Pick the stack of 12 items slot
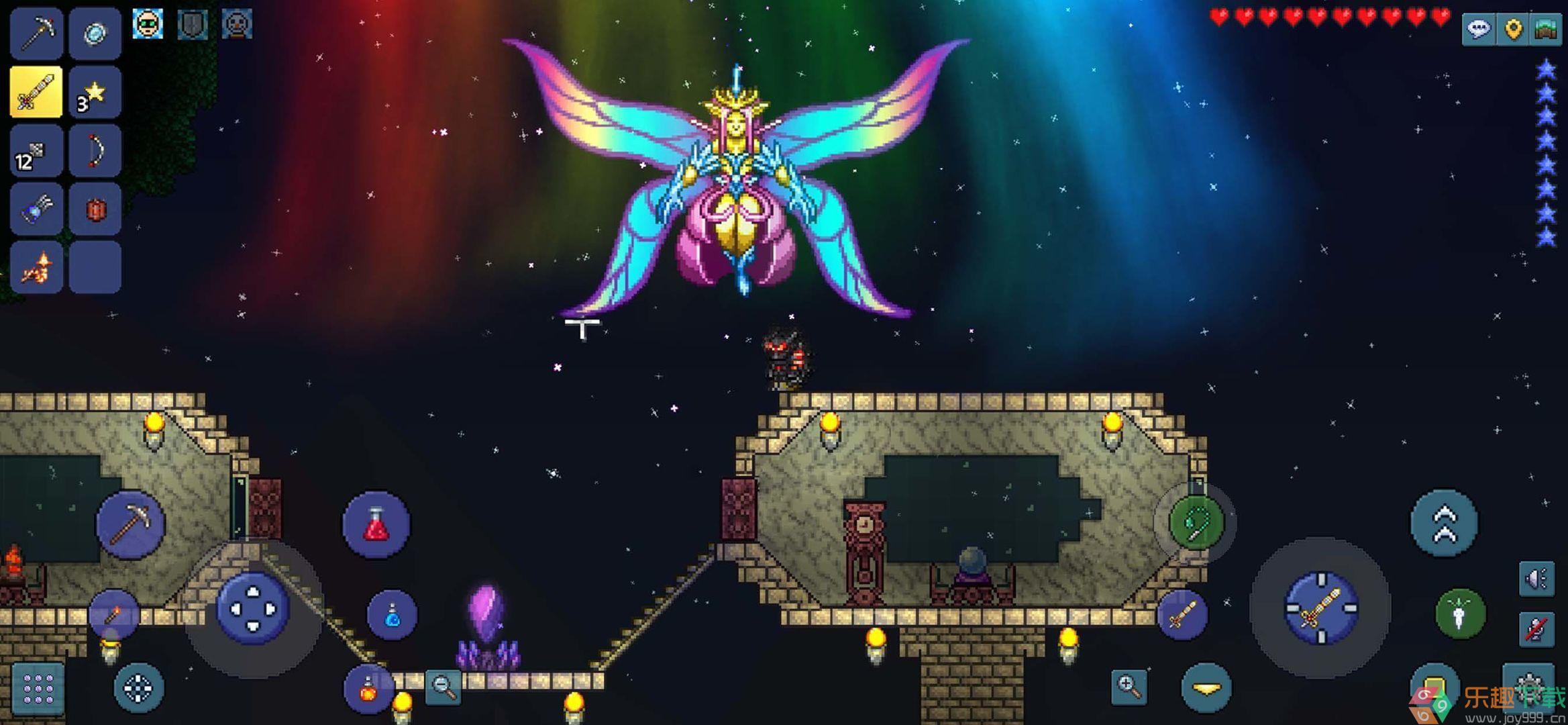The width and height of the screenshot is (1568, 725). pyautogui.click(x=37, y=150)
